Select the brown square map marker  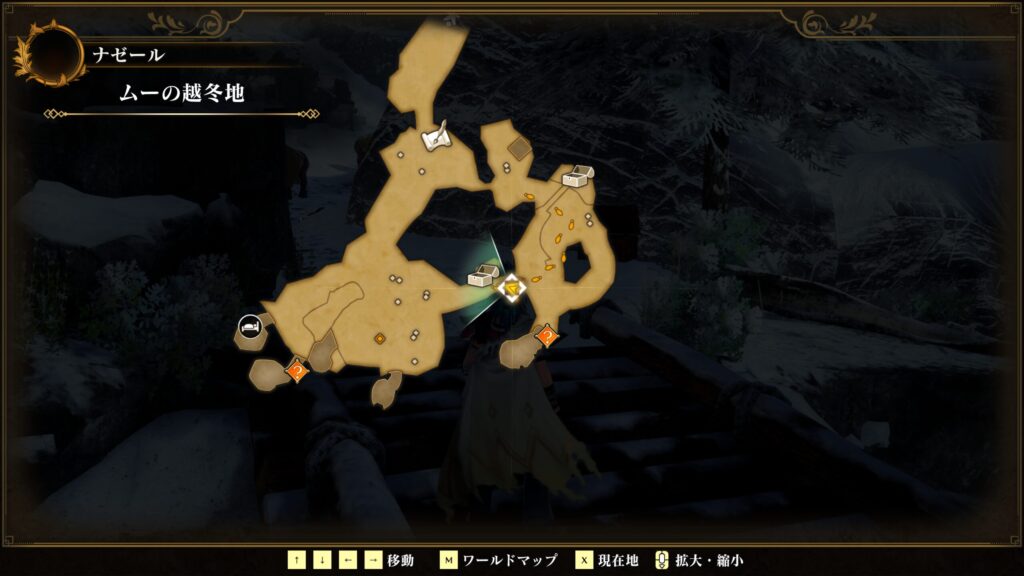[x=520, y=150]
